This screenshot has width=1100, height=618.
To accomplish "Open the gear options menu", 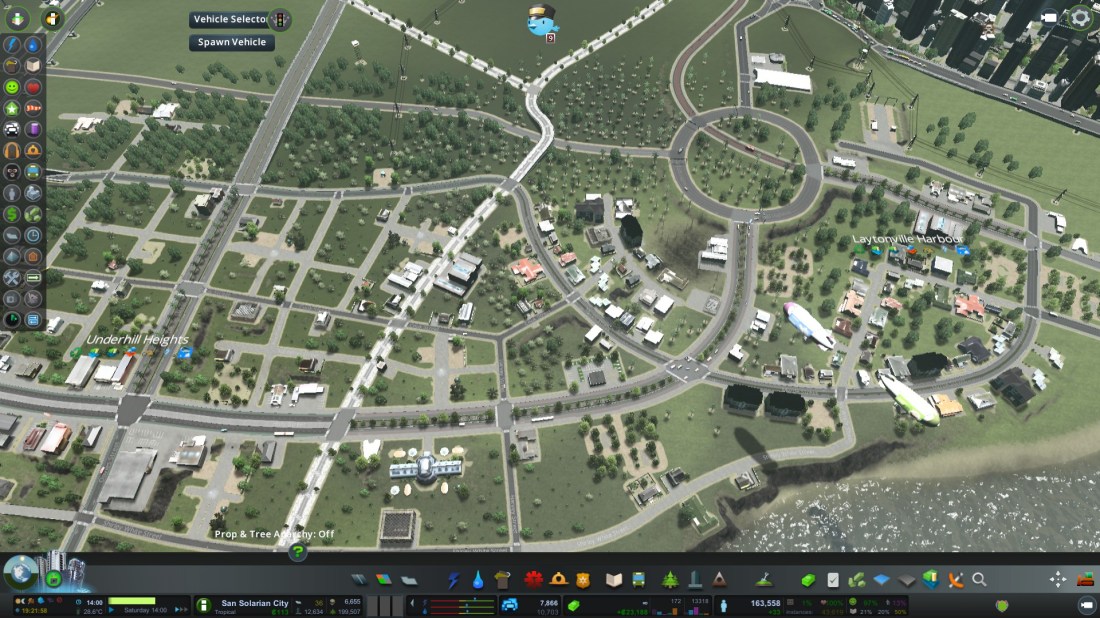I will click(1080, 17).
